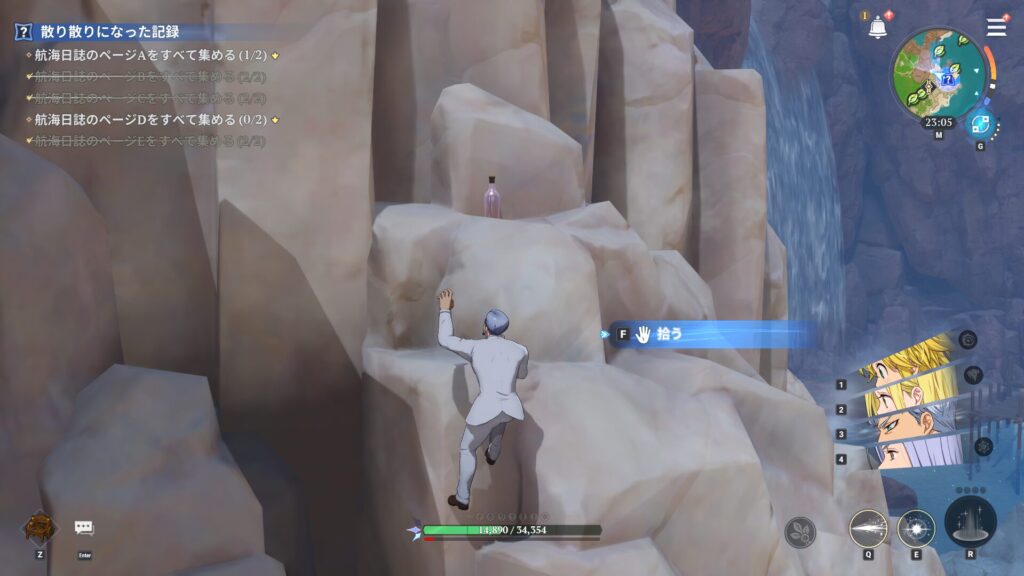Open the 散り散りになった記録 quest tracker
This screenshot has height=576, width=1024.
tap(110, 32)
